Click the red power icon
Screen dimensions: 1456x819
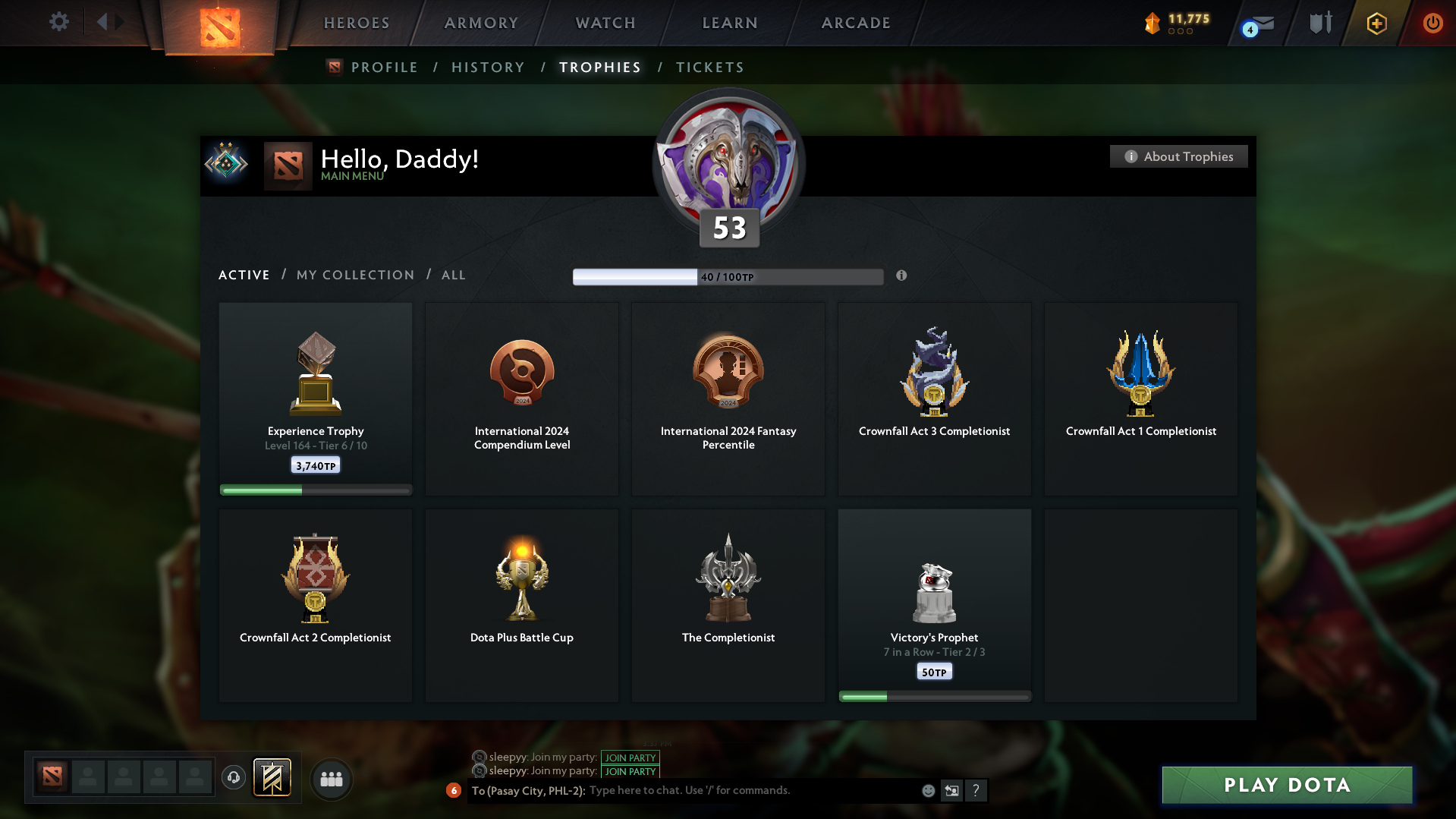[1432, 23]
